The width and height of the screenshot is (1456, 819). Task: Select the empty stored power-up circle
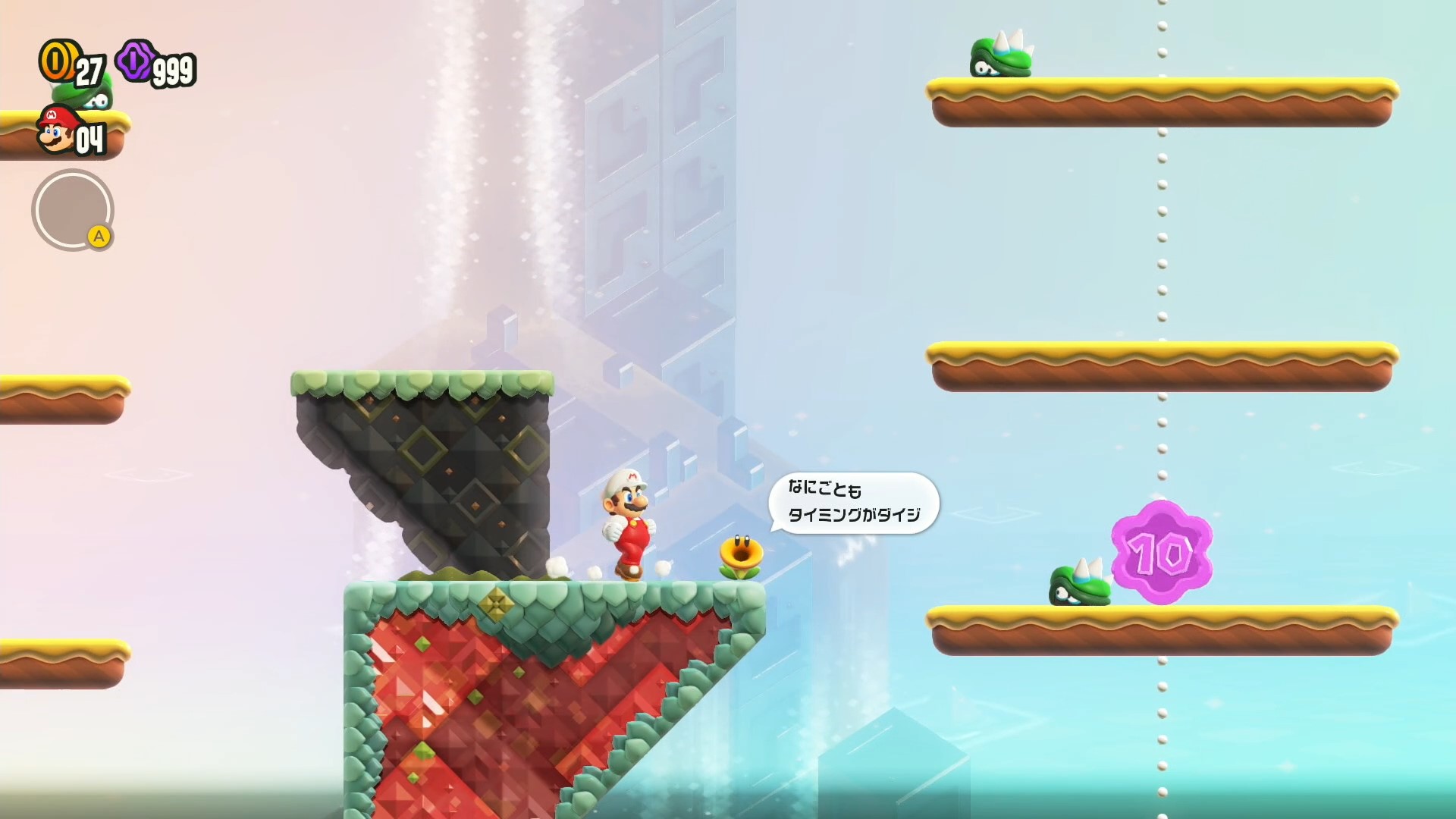coord(72,210)
